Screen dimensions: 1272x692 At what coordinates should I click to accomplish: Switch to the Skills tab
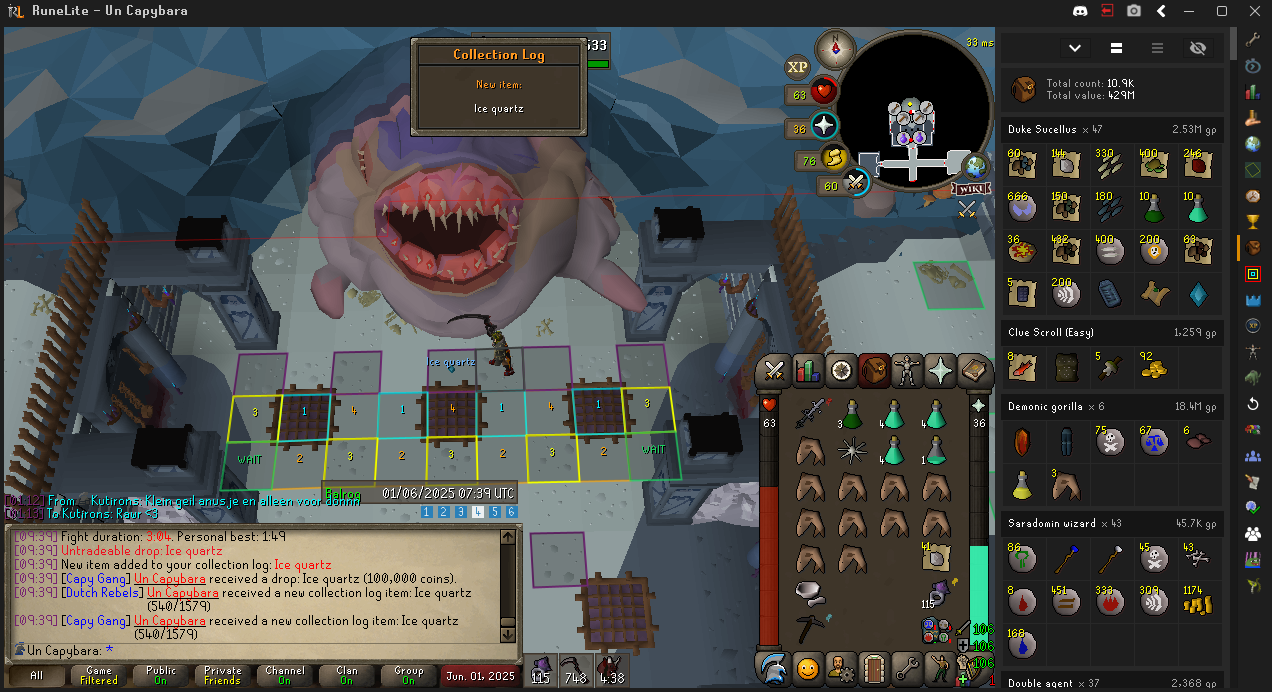tap(807, 371)
